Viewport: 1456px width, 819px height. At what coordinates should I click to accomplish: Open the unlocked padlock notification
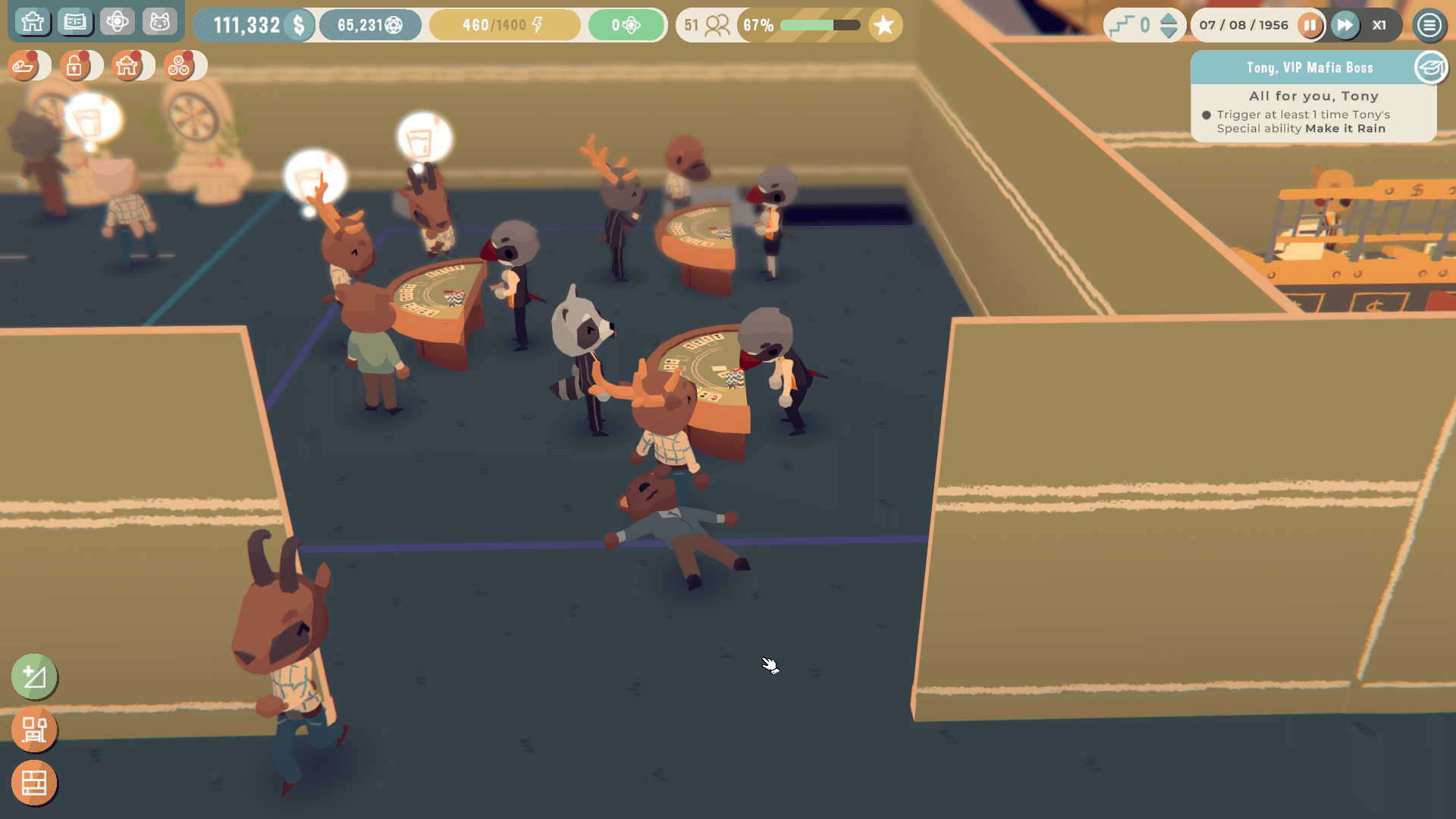[75, 67]
